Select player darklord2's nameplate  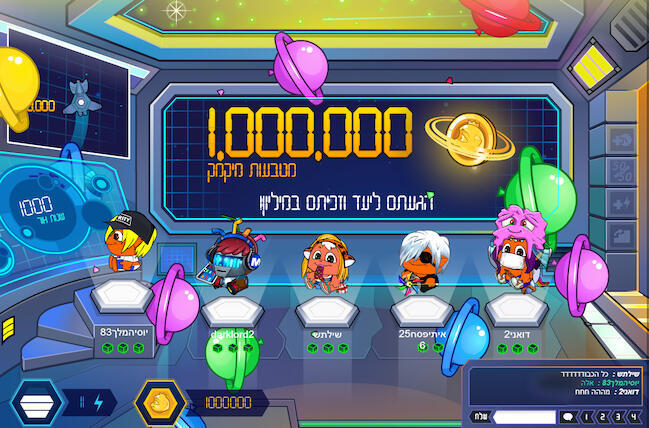(231, 334)
